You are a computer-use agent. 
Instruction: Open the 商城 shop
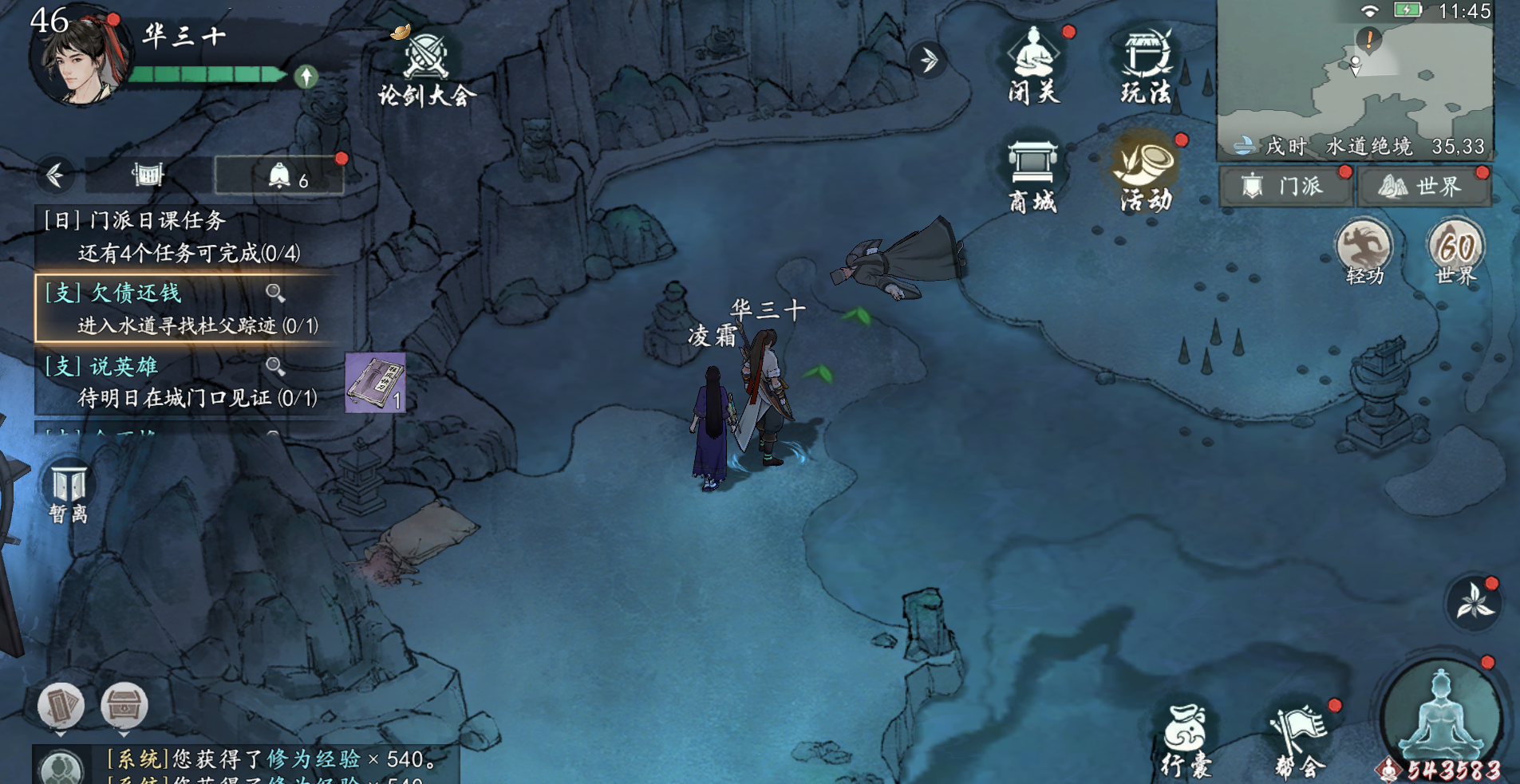click(1032, 175)
